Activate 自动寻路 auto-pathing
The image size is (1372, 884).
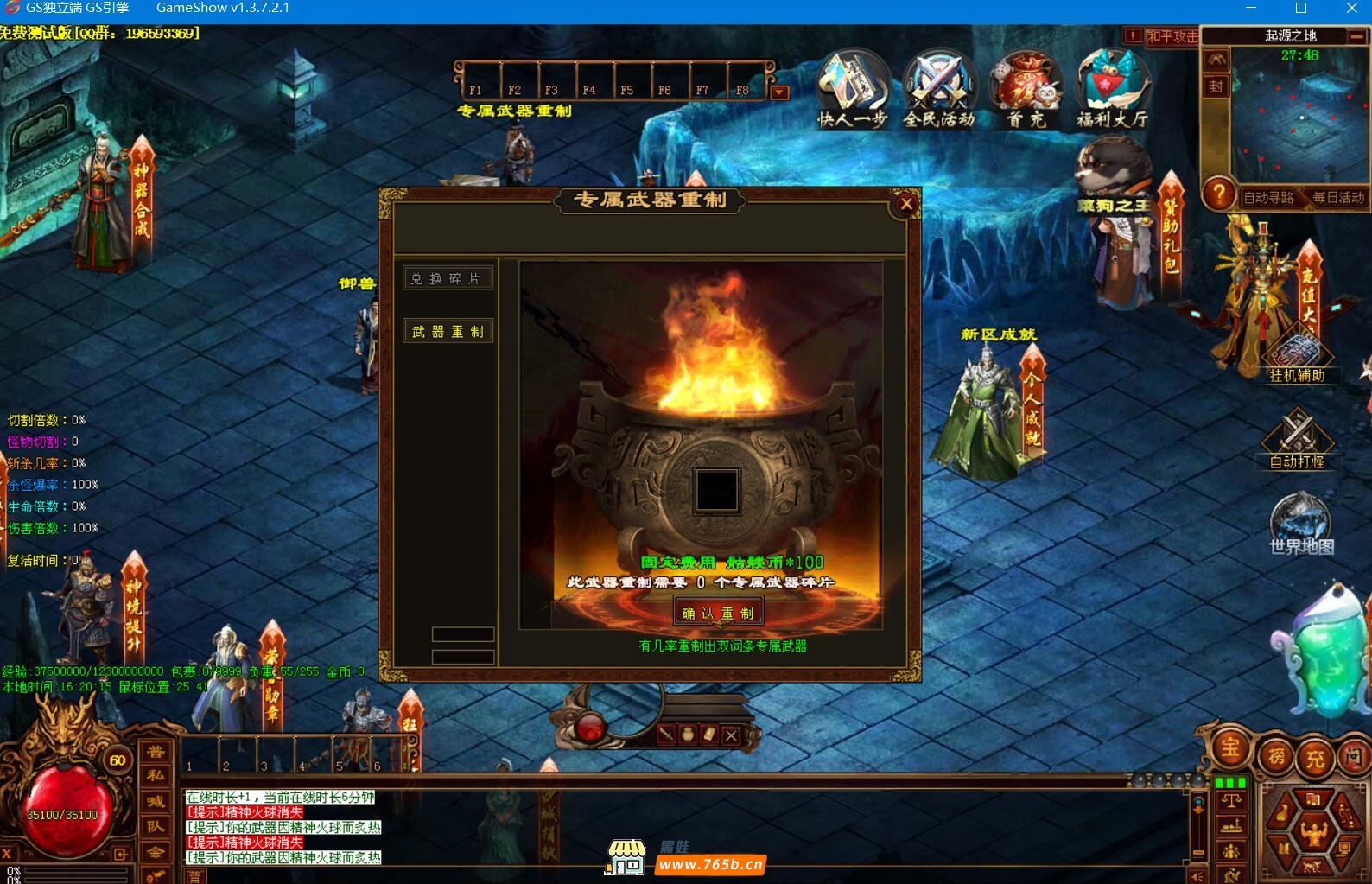tap(1268, 197)
